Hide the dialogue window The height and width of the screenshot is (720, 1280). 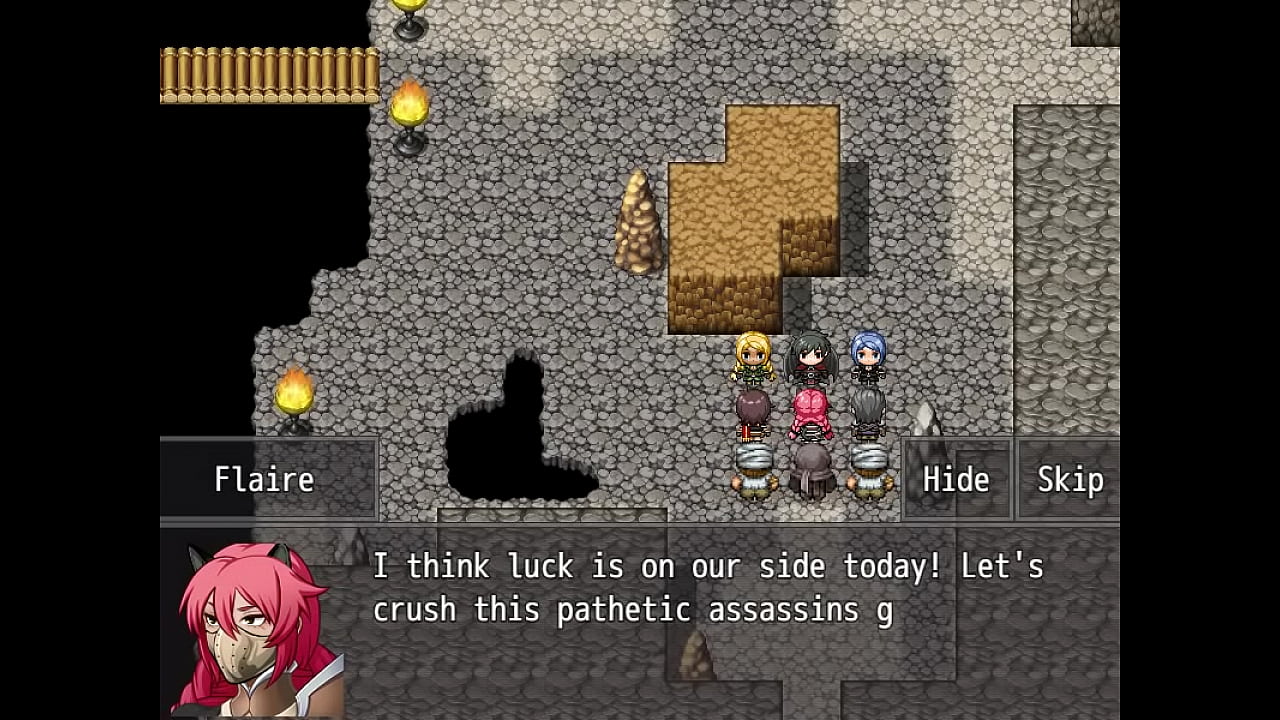tap(956, 480)
